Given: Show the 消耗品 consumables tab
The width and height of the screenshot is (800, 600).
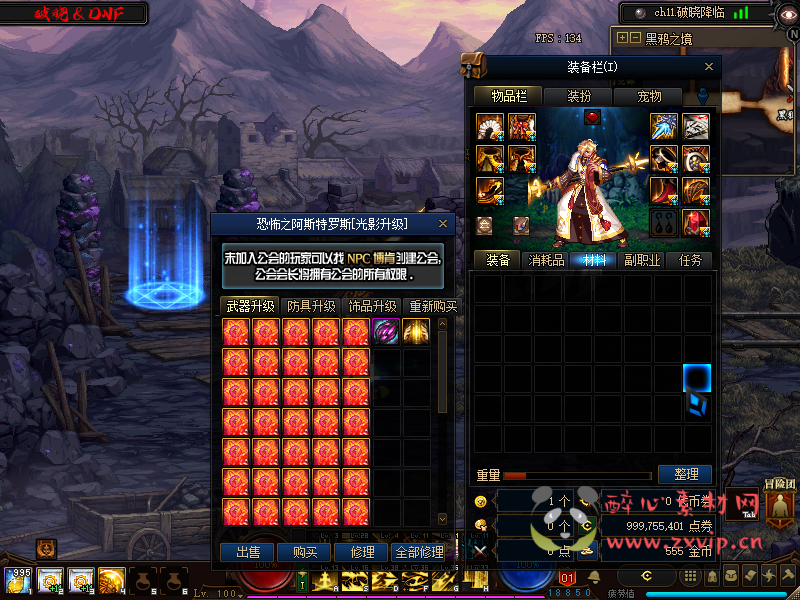Looking at the screenshot, I should 547,260.
